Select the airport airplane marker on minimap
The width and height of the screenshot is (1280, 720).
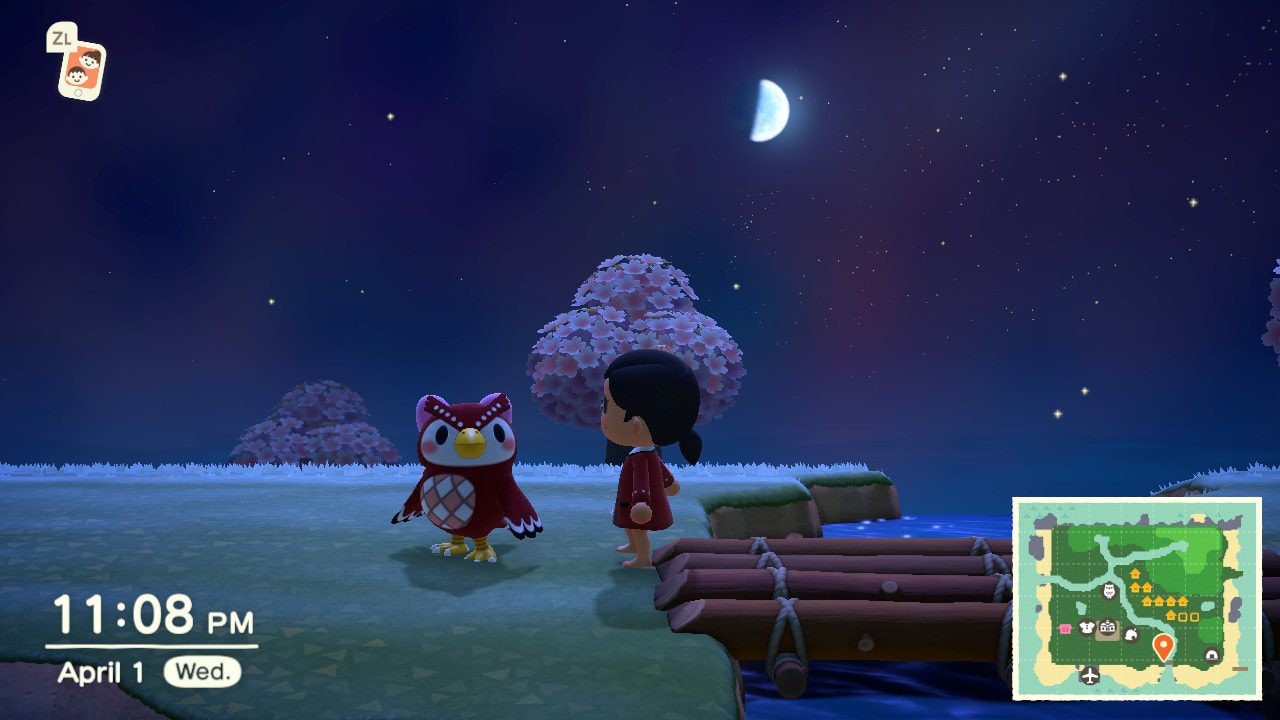coord(1089,675)
